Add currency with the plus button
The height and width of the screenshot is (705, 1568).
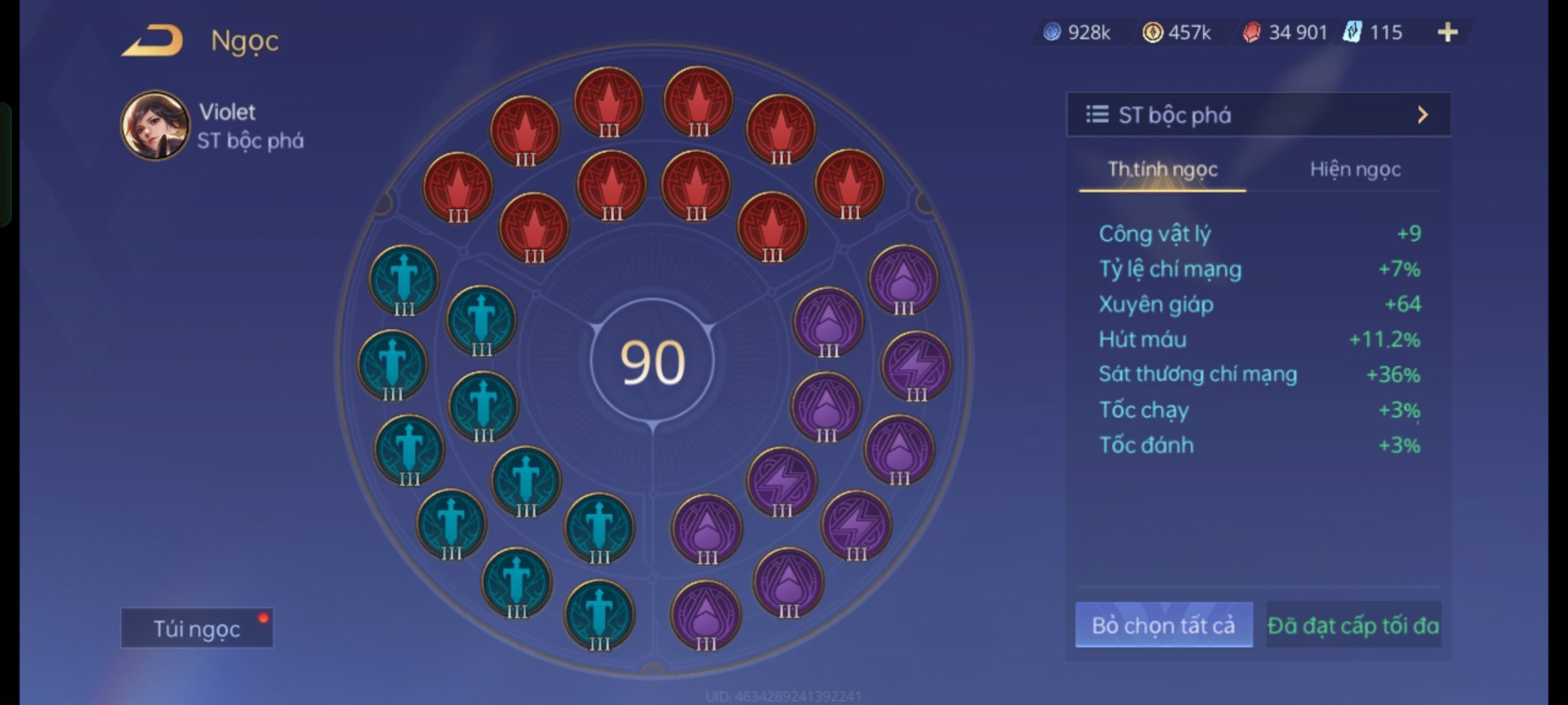1447,32
